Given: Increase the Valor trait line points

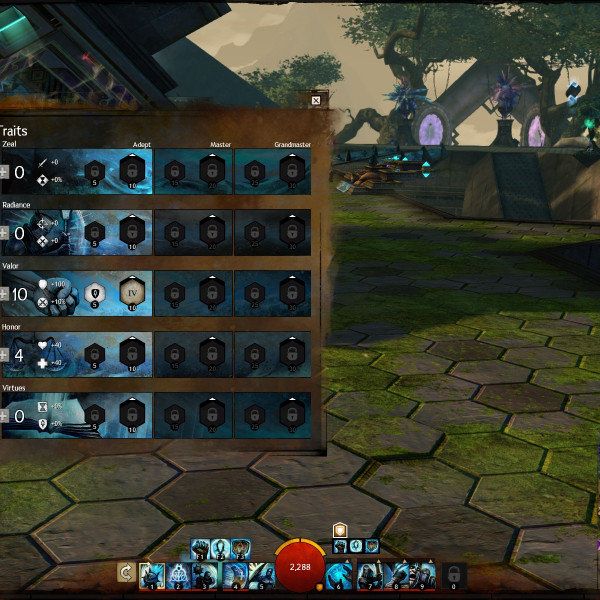Looking at the screenshot, I should [x=4, y=294].
